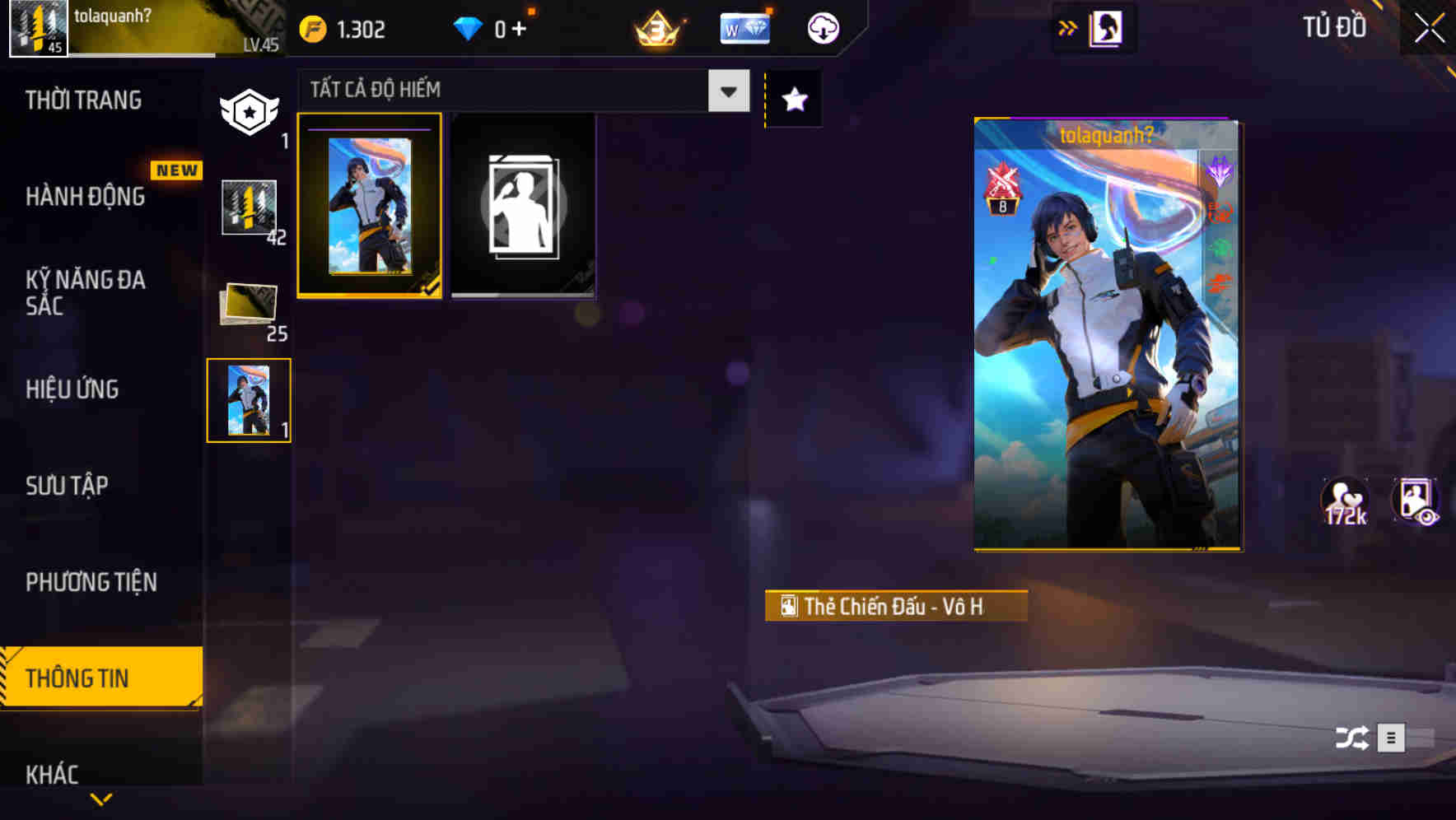
Task: Select the avatar card thumbnail showing count 1
Action: [248, 399]
